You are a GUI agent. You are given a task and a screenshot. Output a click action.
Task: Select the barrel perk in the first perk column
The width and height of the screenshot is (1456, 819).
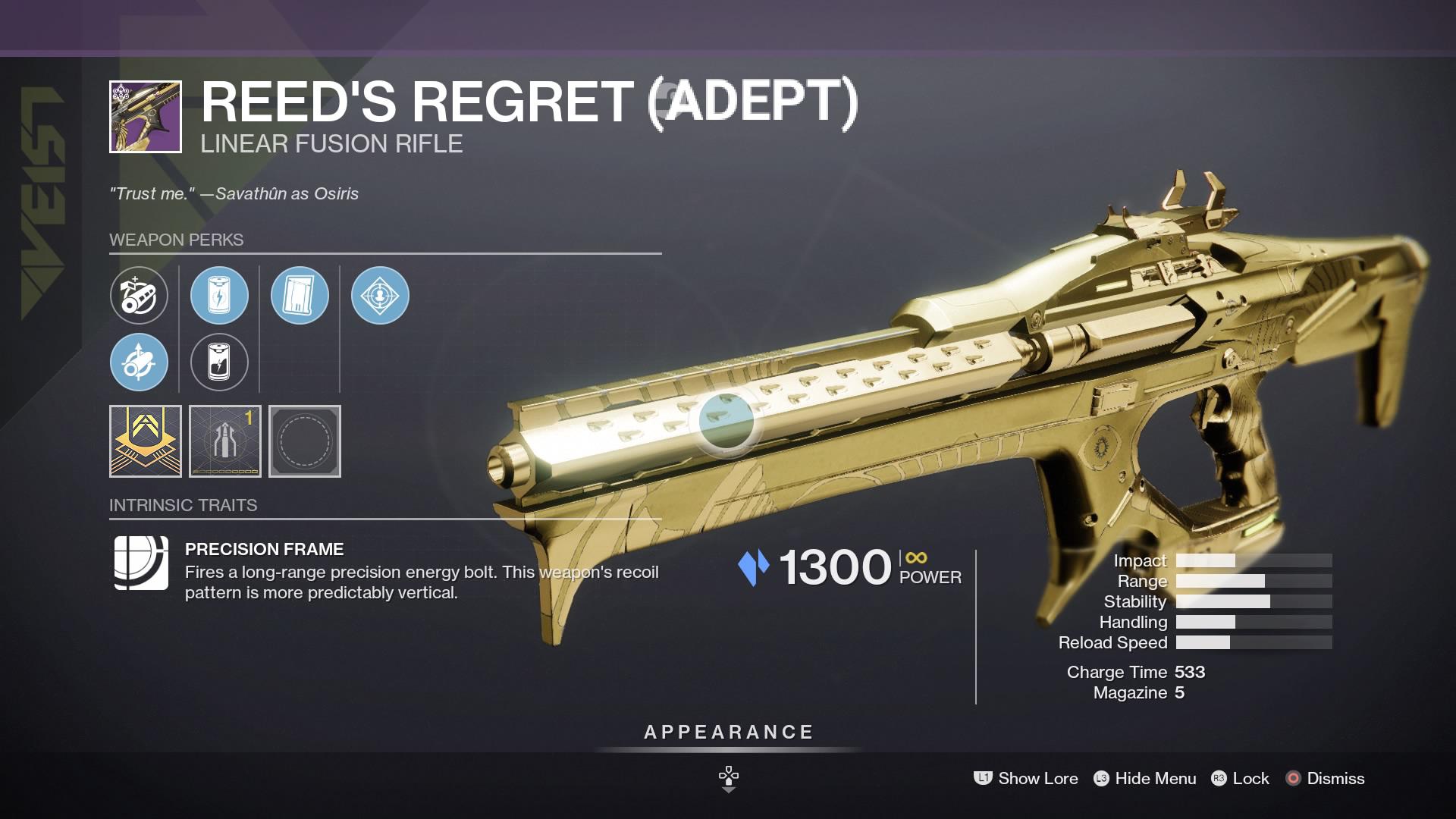(139, 297)
